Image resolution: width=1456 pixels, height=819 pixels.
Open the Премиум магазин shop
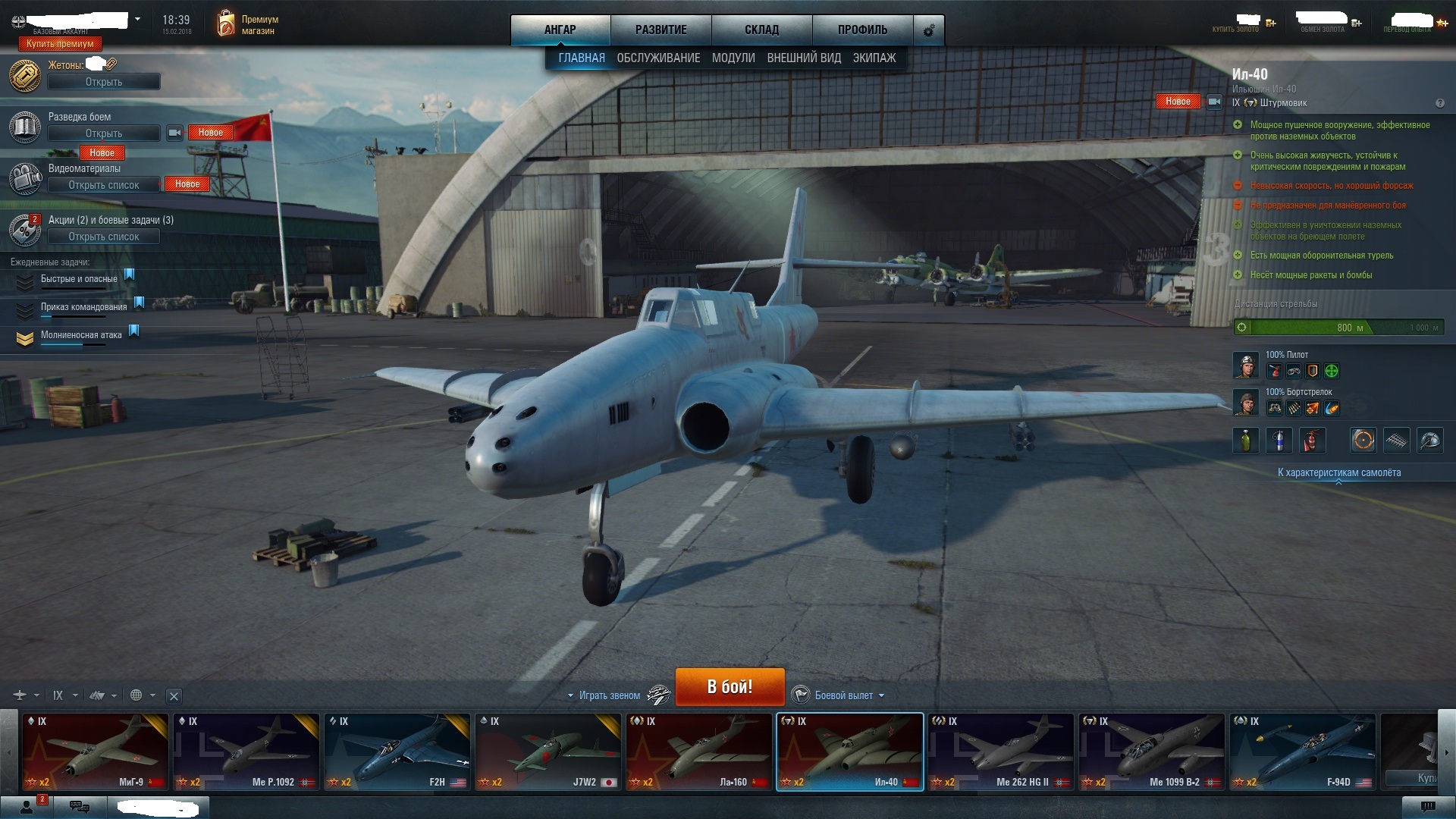pos(248,24)
